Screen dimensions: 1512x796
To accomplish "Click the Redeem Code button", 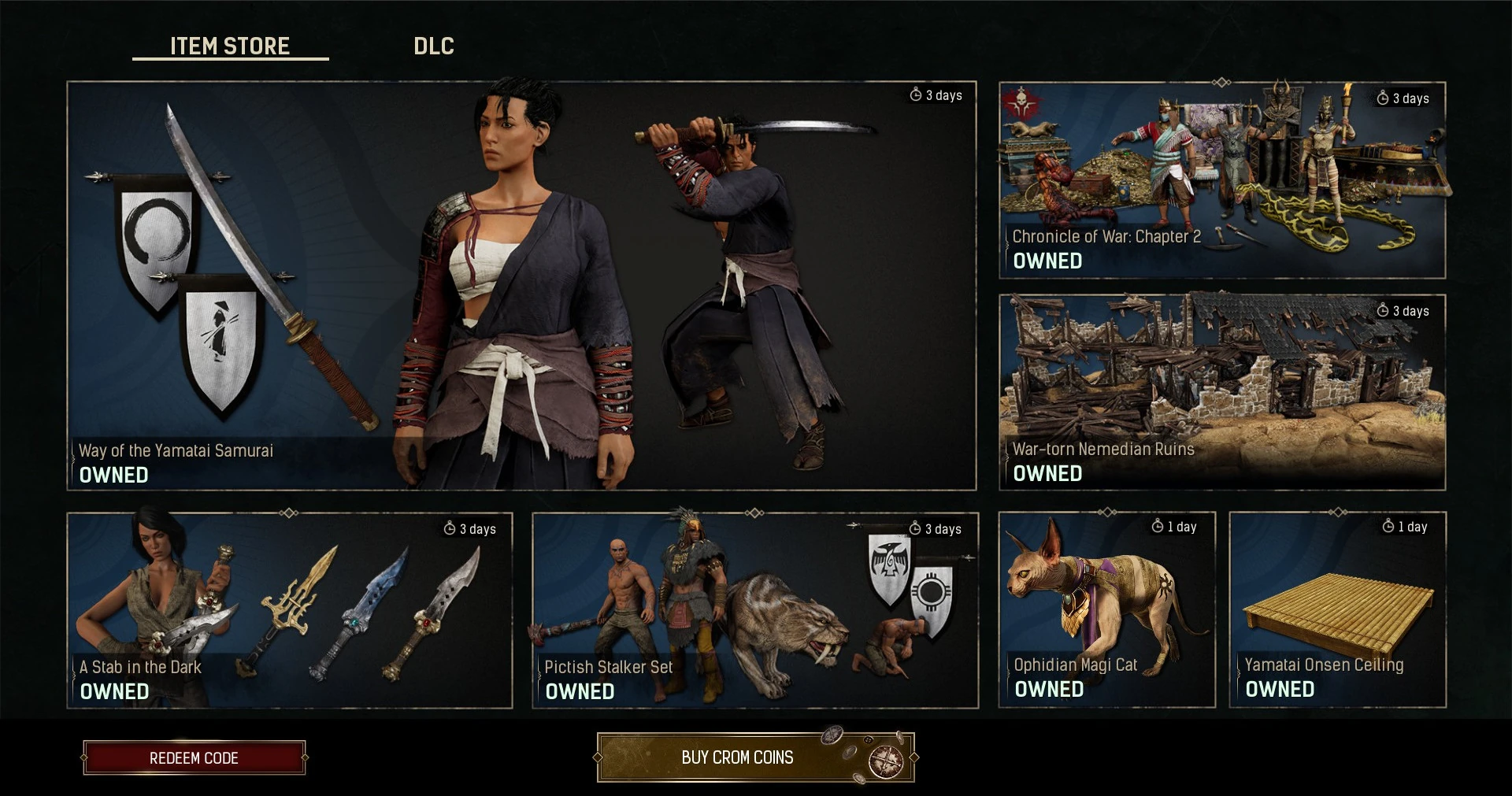I will point(194,757).
